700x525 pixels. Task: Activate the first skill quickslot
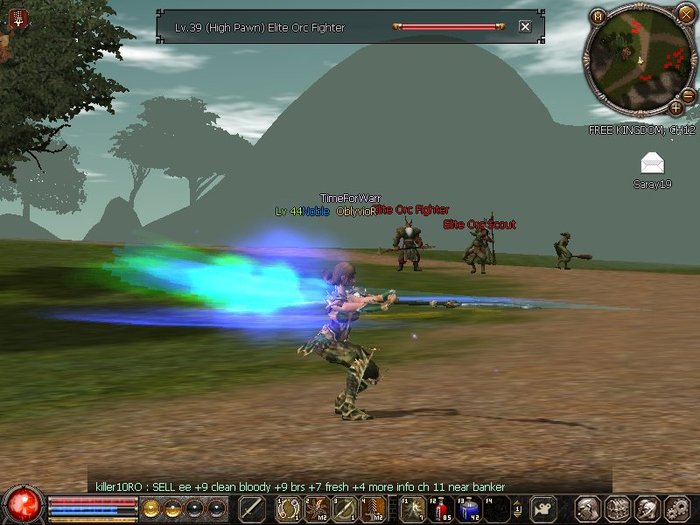287,509
